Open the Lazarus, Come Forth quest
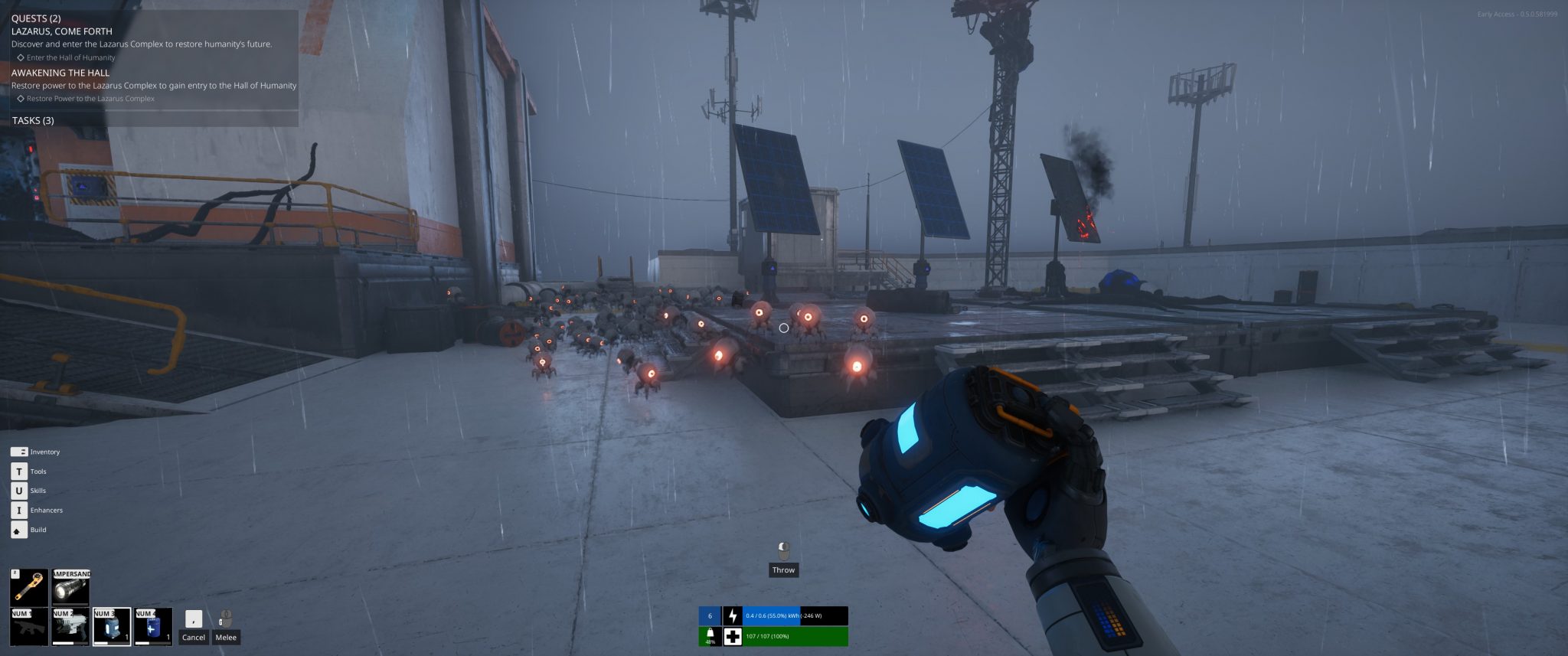 point(62,31)
